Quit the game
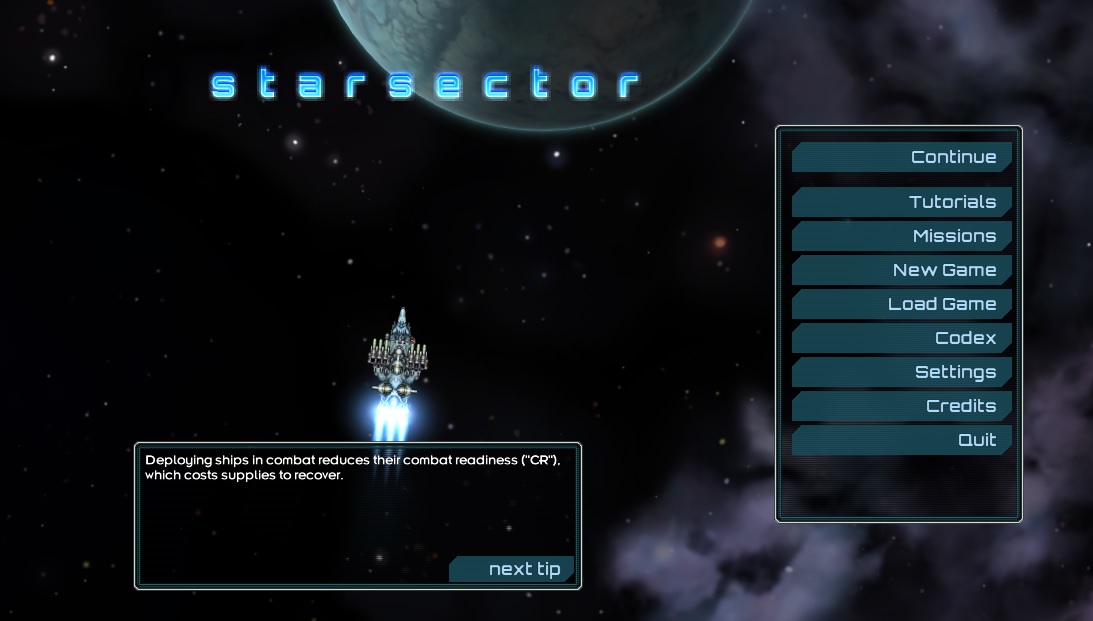 902,440
